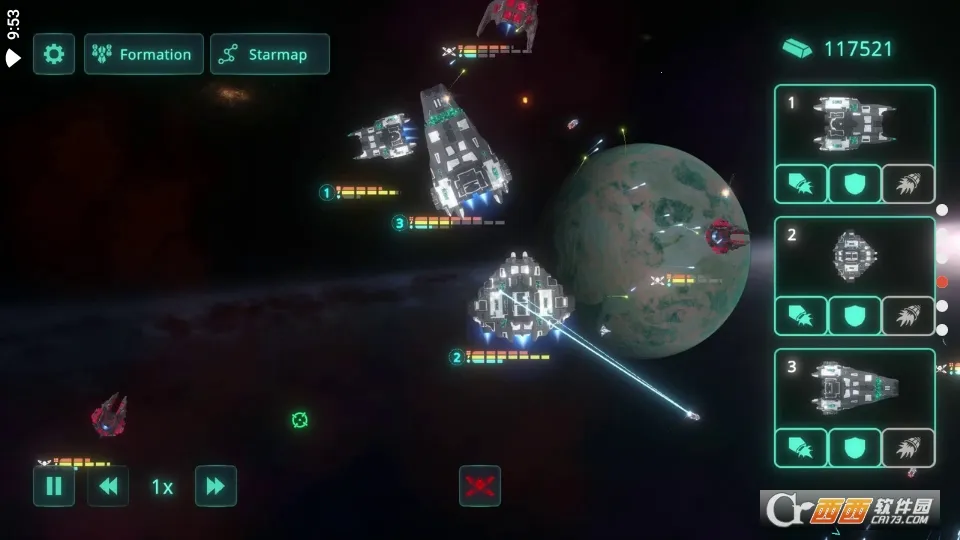Trigger ship 3's green boost attack icon
The width and height of the screenshot is (960, 540).
coord(801,448)
